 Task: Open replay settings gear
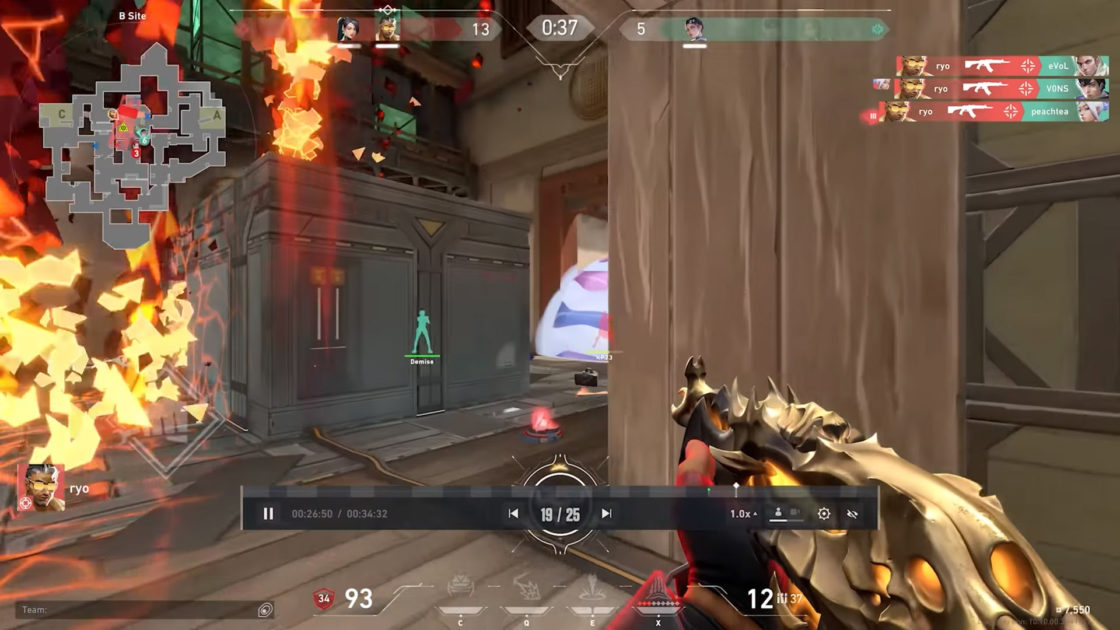click(823, 514)
